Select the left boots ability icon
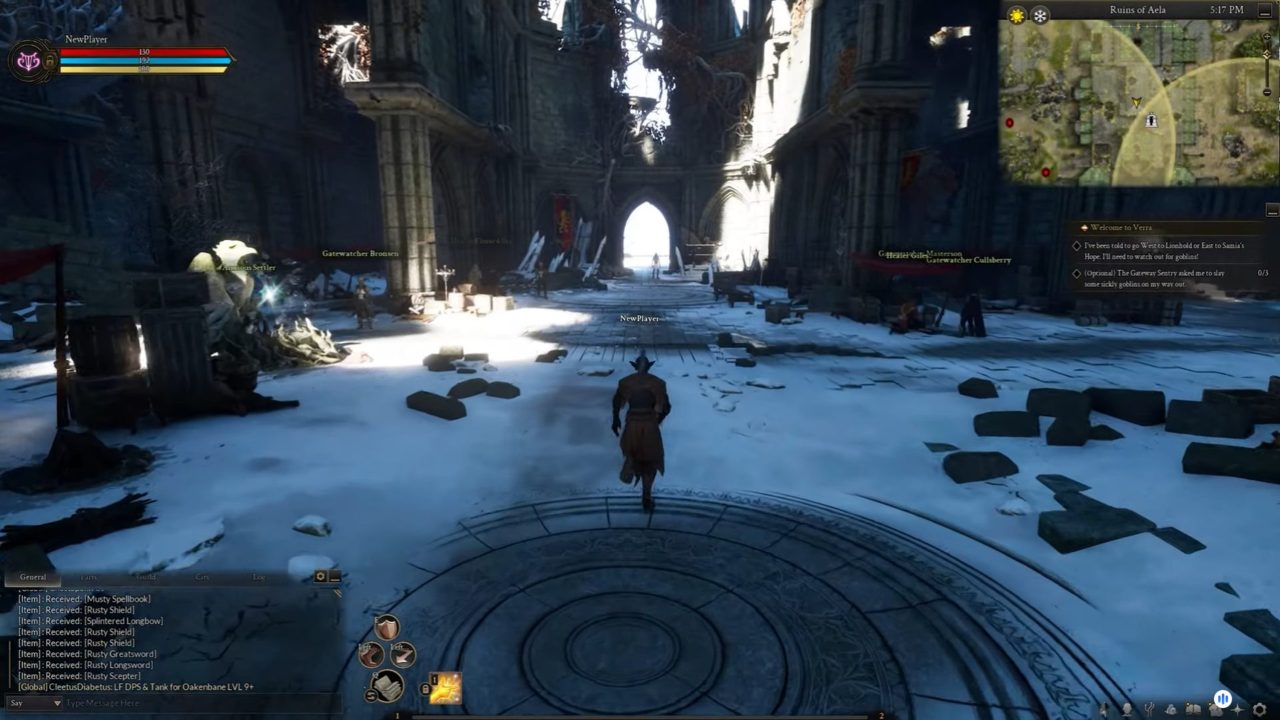This screenshot has height=720, width=1280. 371,655
